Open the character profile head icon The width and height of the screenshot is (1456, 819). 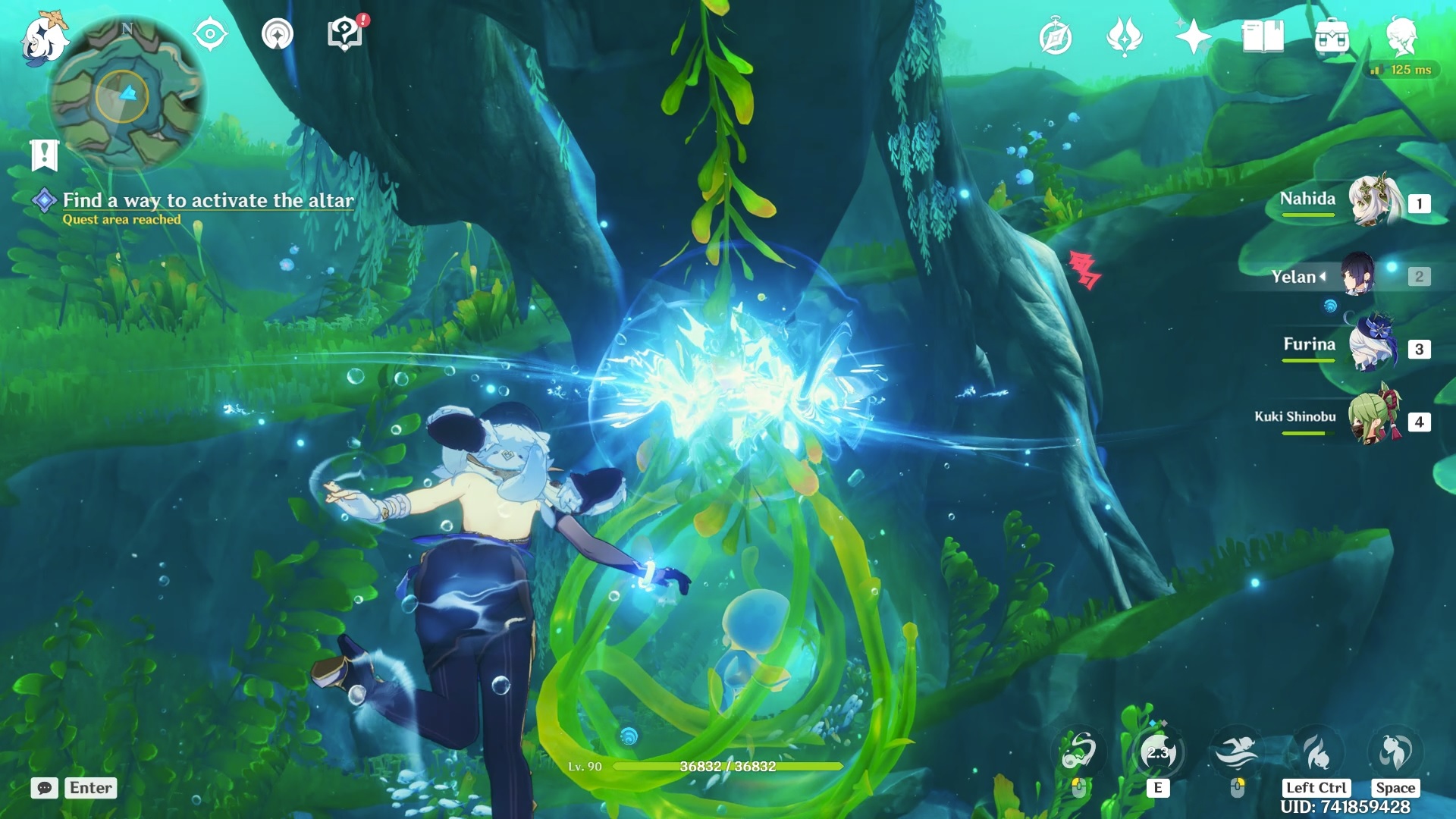click(x=1401, y=36)
